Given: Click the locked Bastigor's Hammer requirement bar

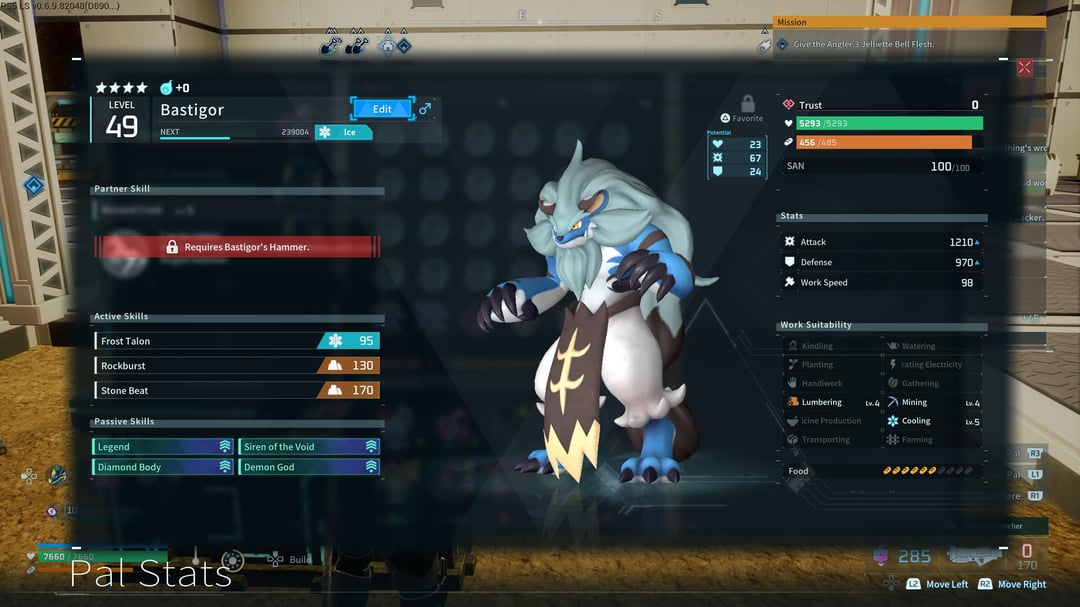Looking at the screenshot, I should coord(237,247).
